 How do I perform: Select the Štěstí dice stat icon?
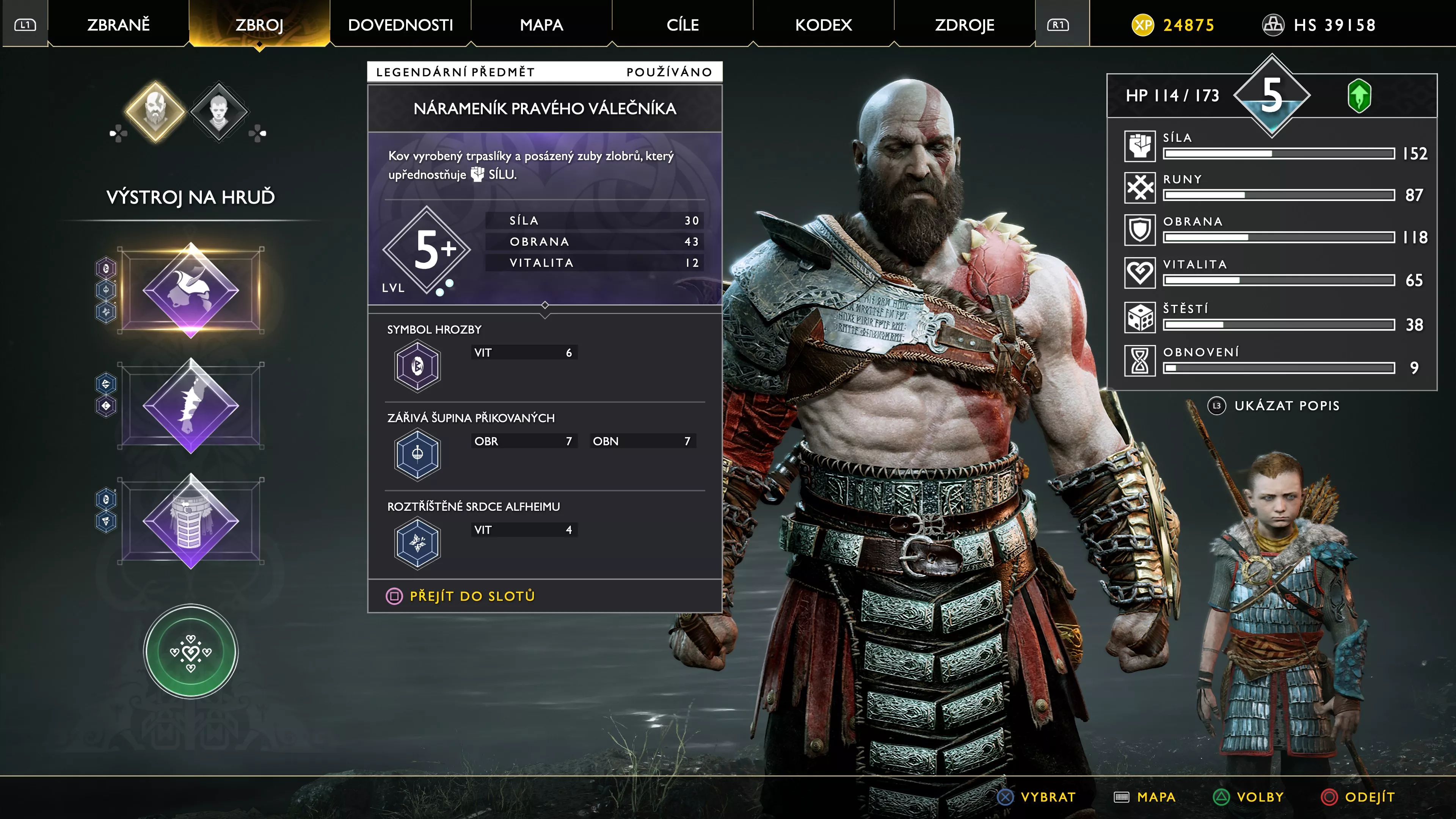pos(1140,318)
